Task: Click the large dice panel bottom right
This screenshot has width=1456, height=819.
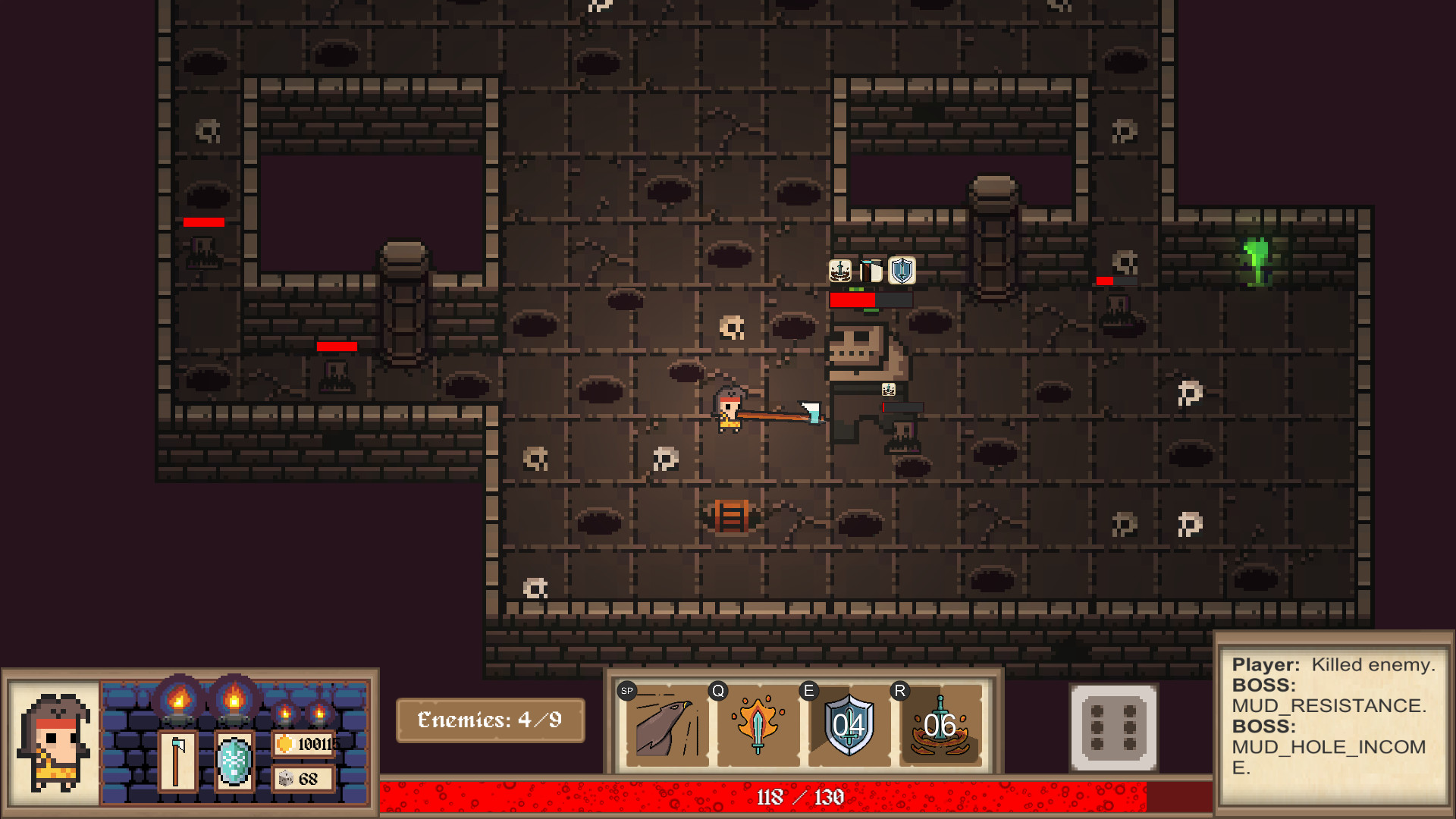Action: pos(1113,728)
